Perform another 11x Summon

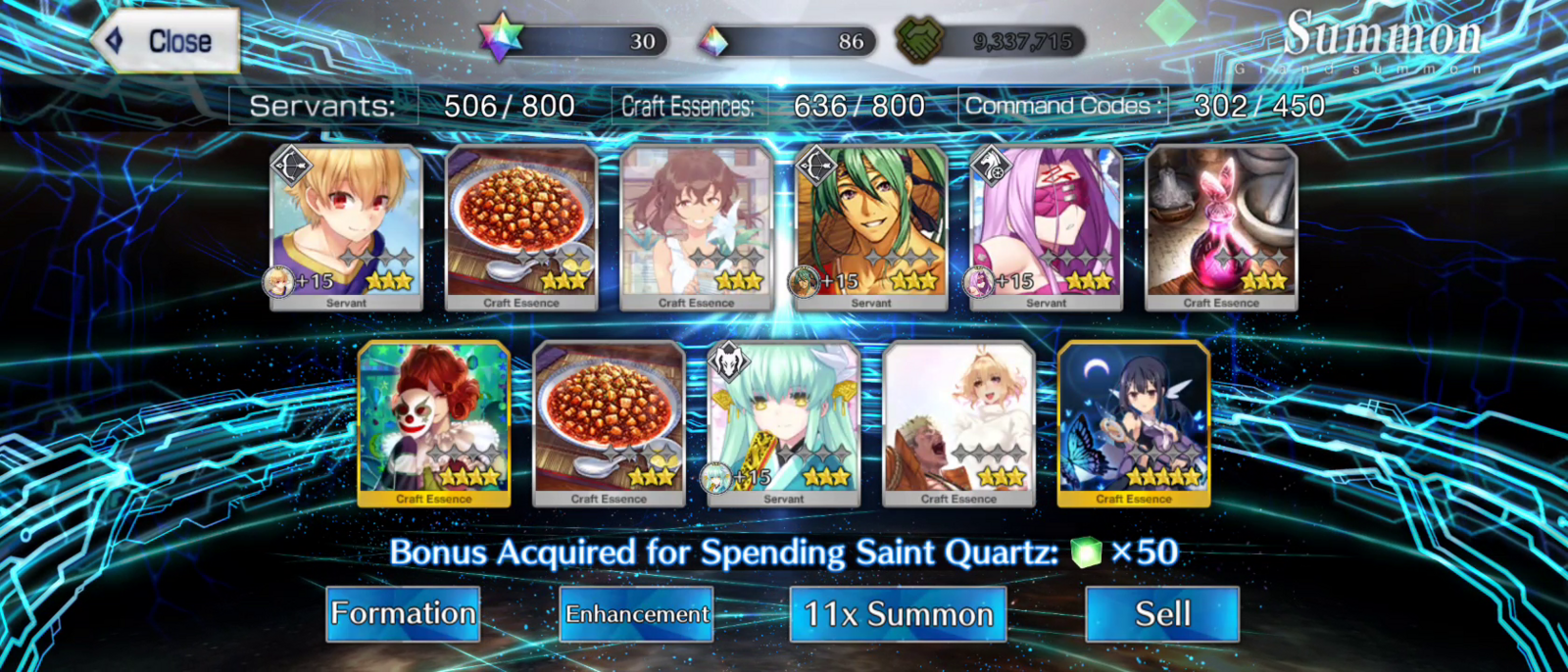(898, 614)
